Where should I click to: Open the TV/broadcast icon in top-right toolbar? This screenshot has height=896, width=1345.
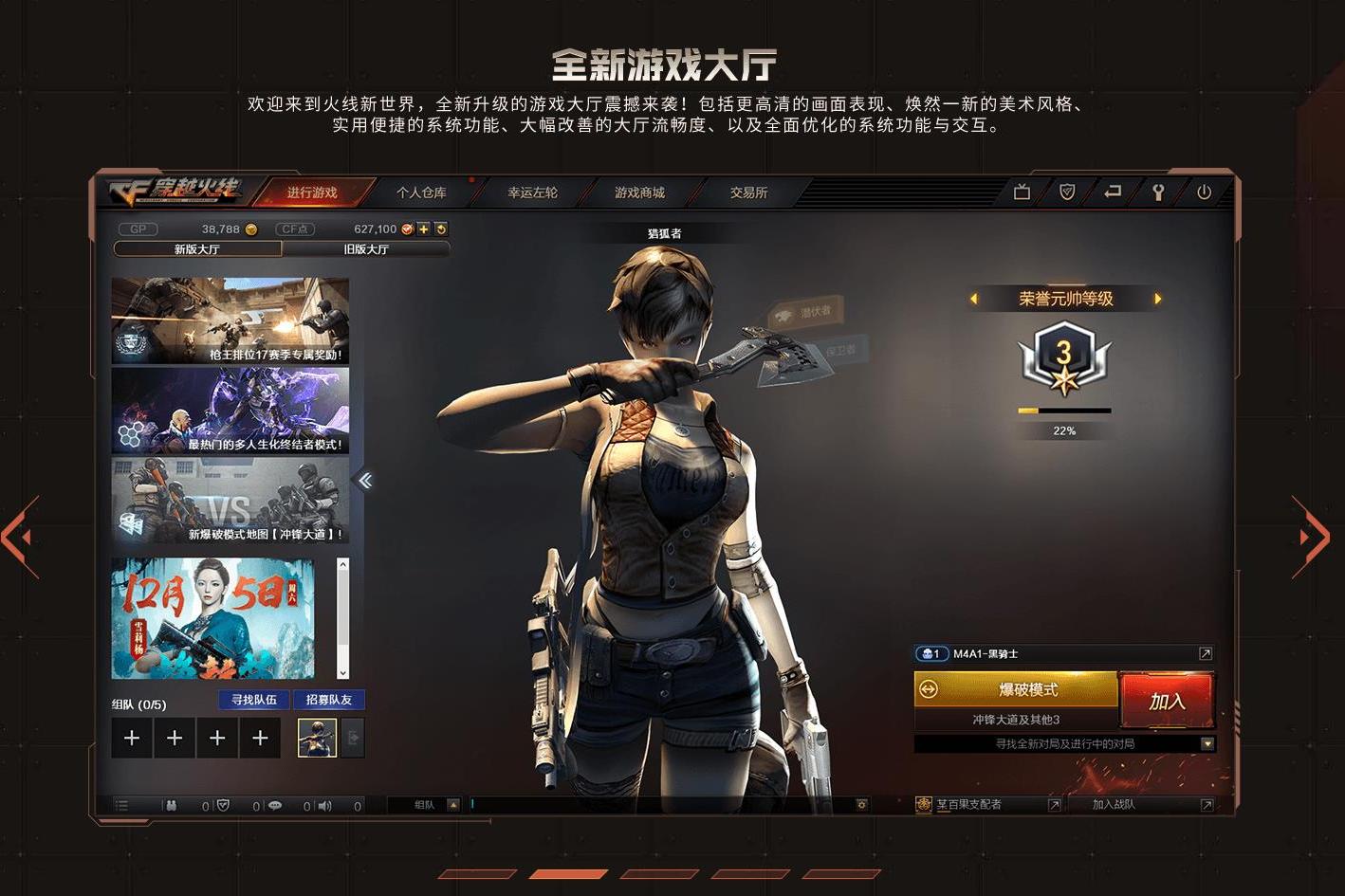pyautogui.click(x=1022, y=192)
